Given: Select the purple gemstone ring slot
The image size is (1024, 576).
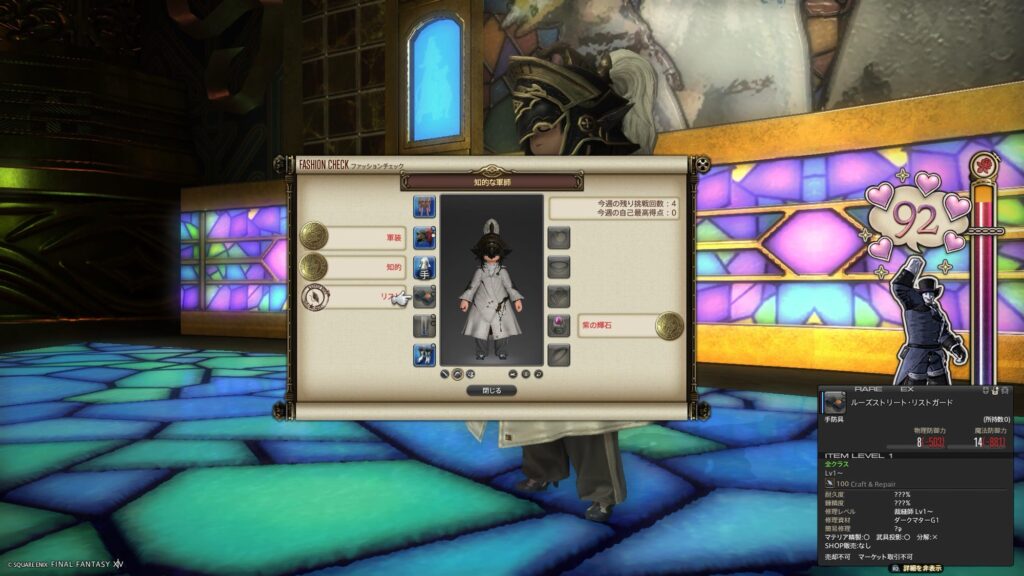Looking at the screenshot, I should pyautogui.click(x=560, y=325).
